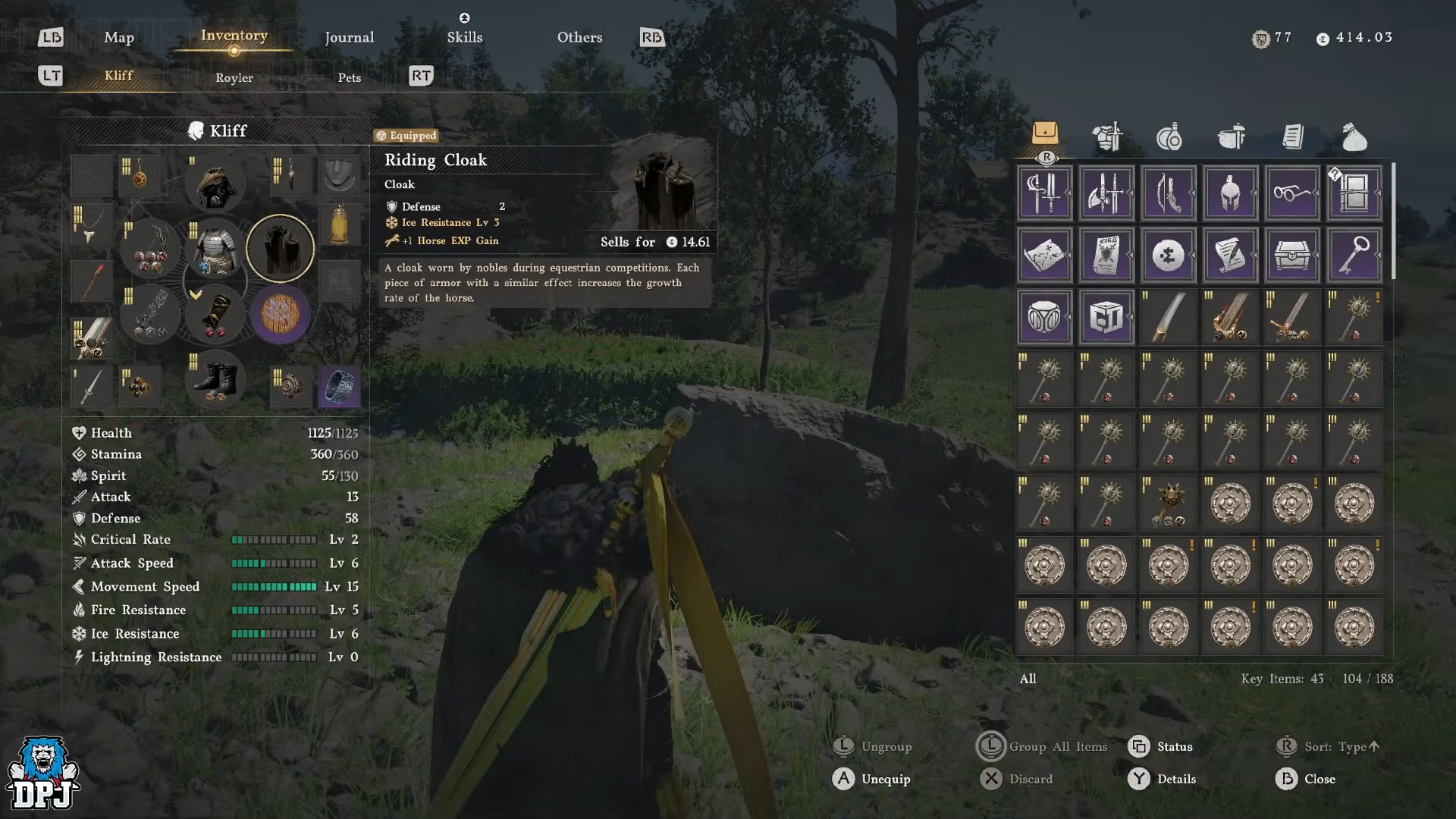Select the treasure chest filter tile

click(x=1292, y=256)
